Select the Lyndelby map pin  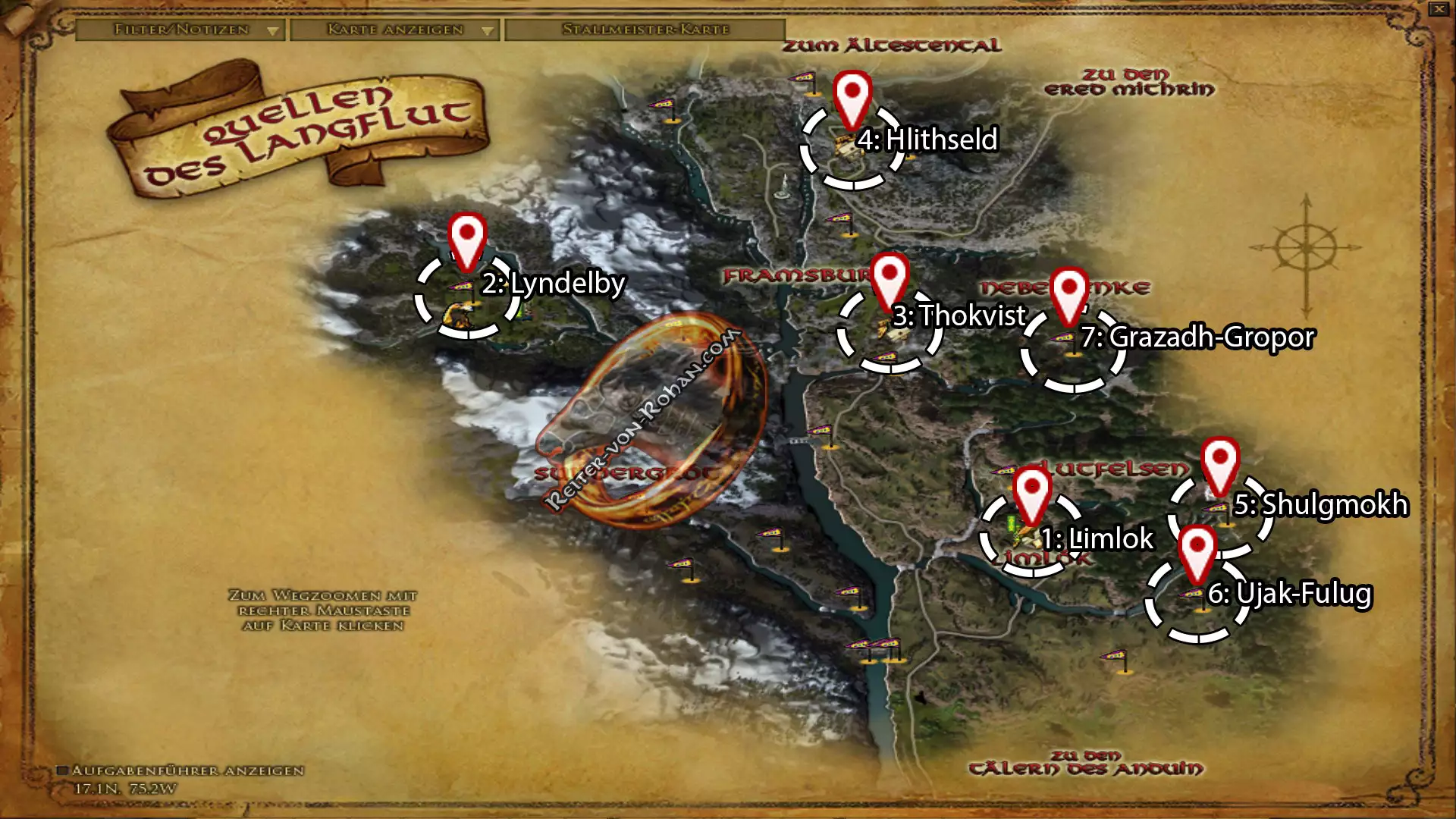click(466, 239)
